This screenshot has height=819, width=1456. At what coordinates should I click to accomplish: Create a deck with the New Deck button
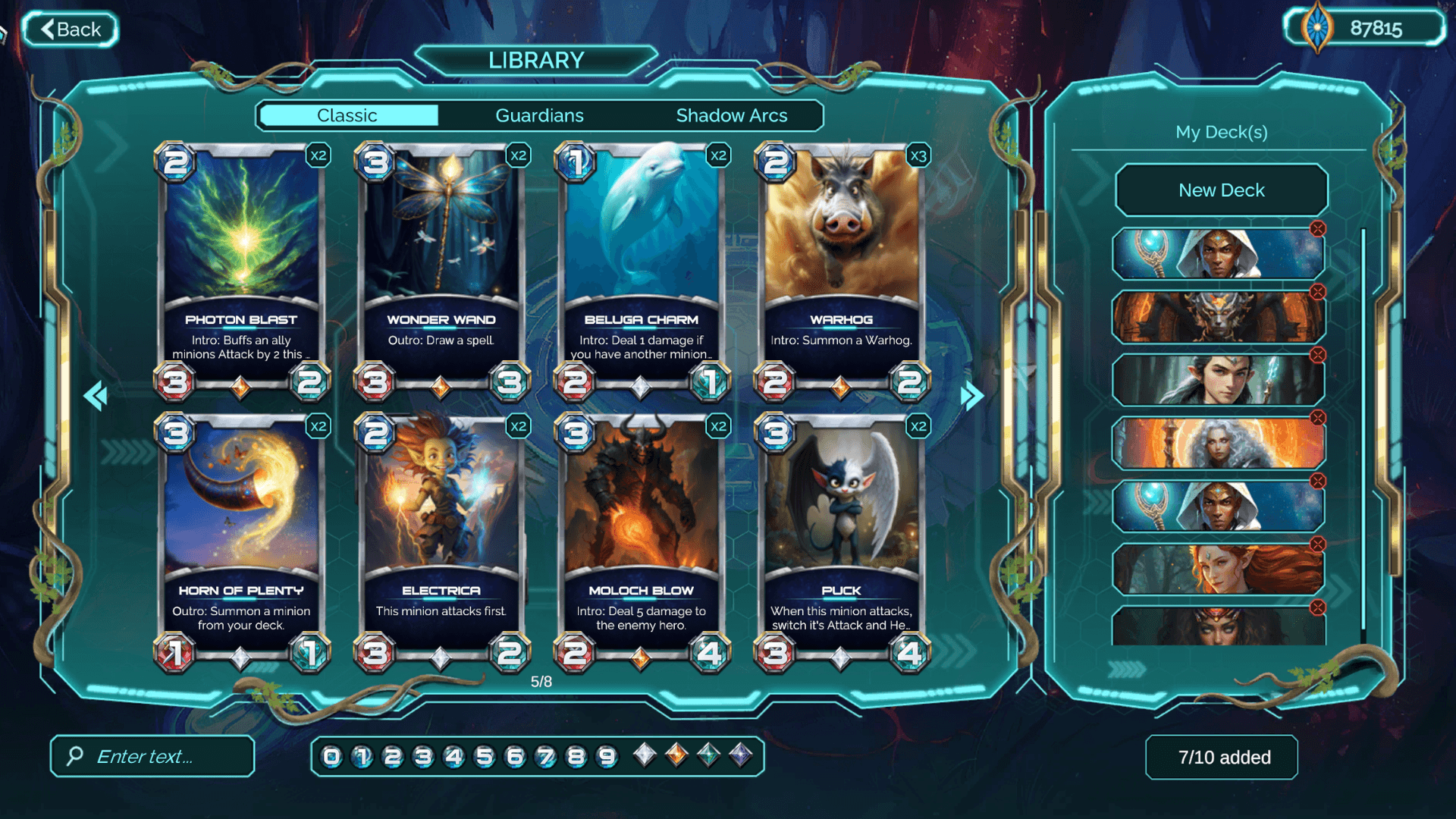(1221, 190)
